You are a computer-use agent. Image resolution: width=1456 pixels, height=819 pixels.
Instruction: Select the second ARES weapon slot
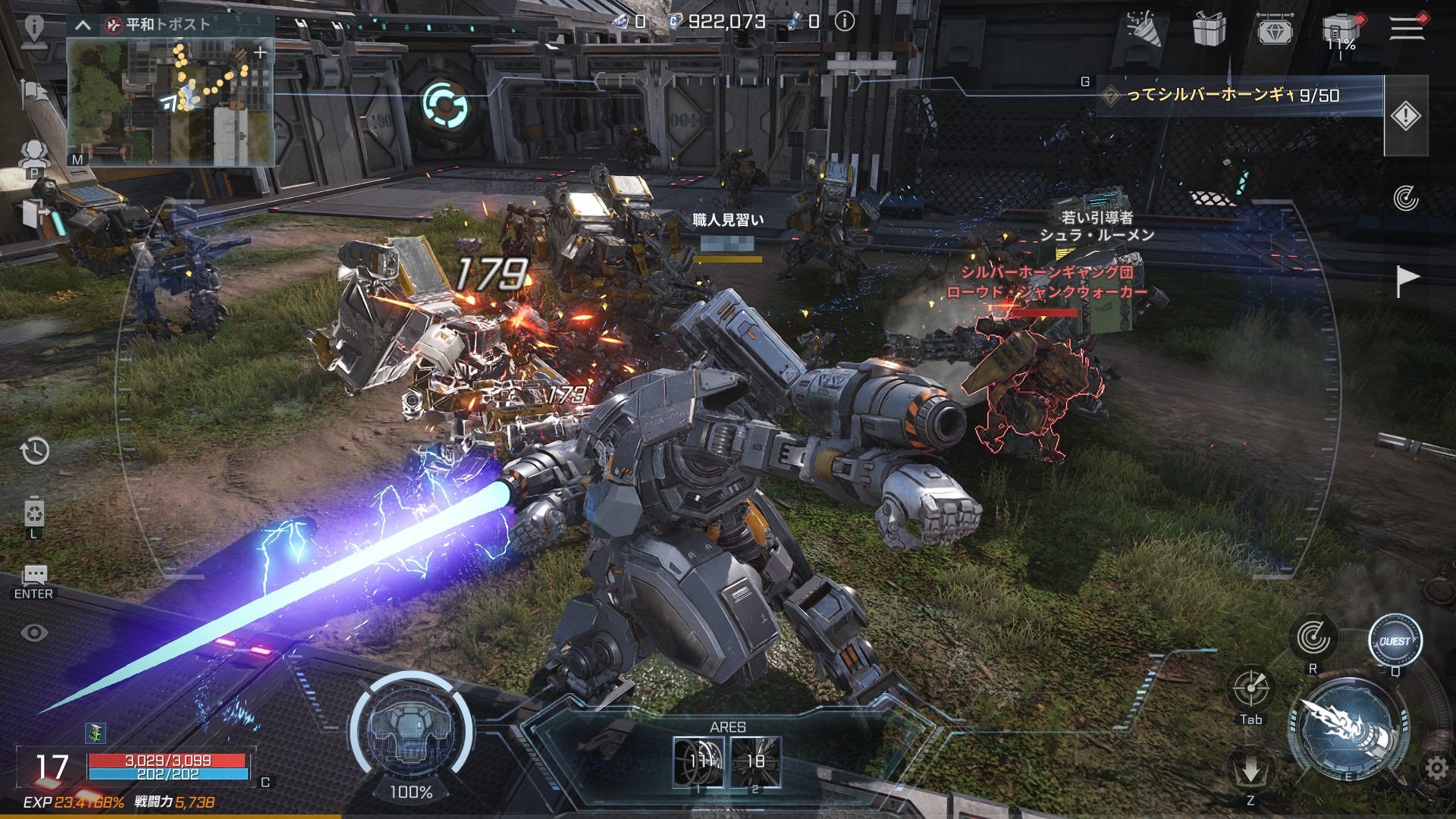(755, 761)
